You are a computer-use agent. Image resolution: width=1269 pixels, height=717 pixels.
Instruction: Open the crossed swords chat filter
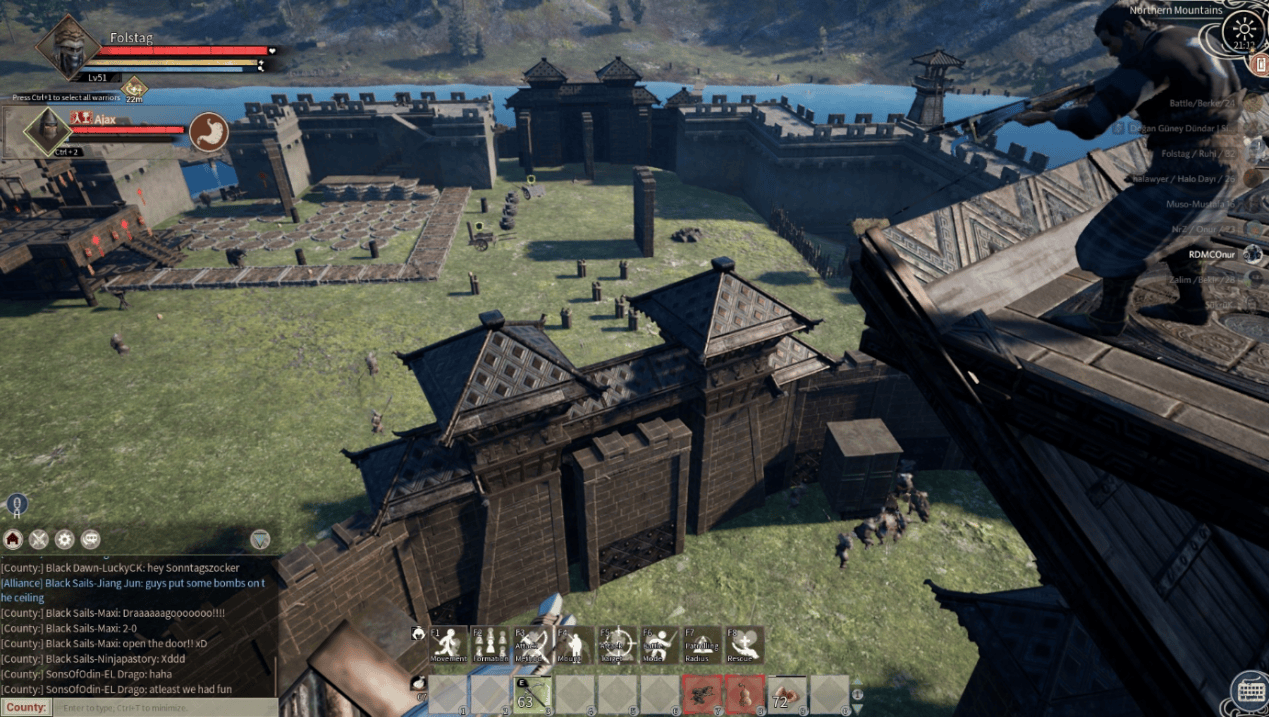[39, 539]
